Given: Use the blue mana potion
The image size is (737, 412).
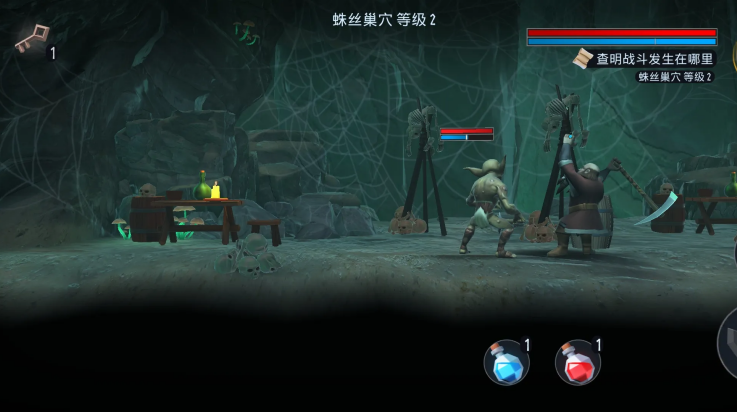Looking at the screenshot, I should click(x=506, y=362).
